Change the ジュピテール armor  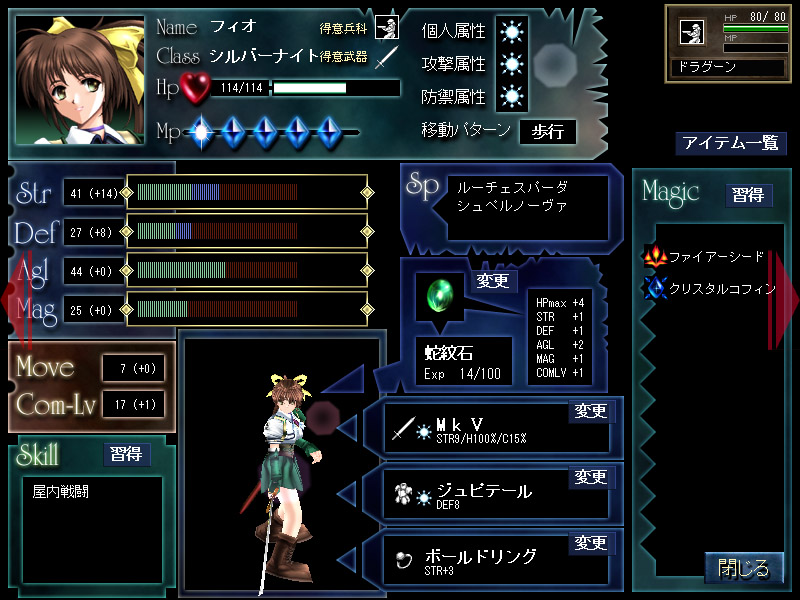tap(590, 477)
